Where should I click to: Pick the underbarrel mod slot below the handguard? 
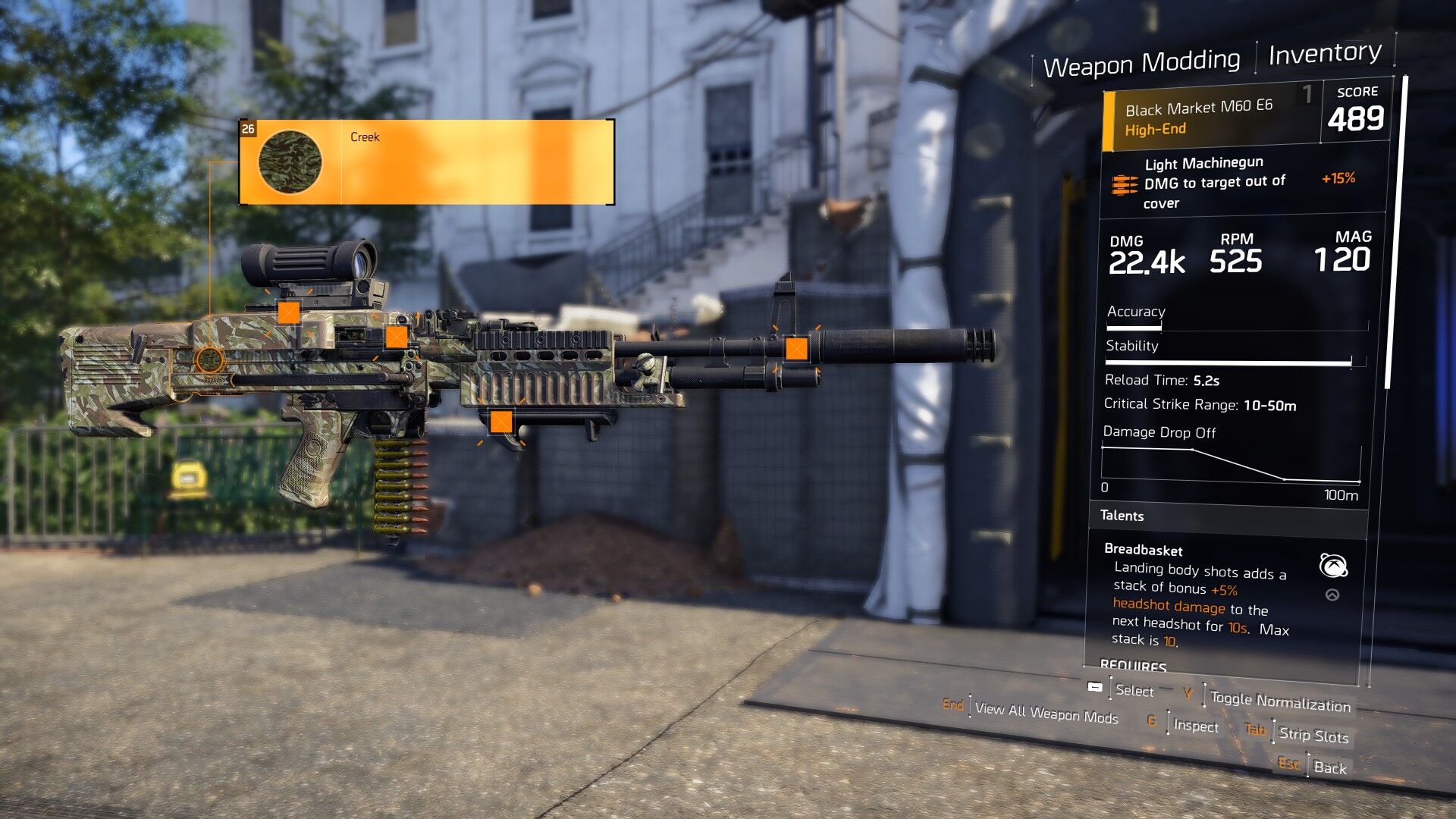point(500,422)
